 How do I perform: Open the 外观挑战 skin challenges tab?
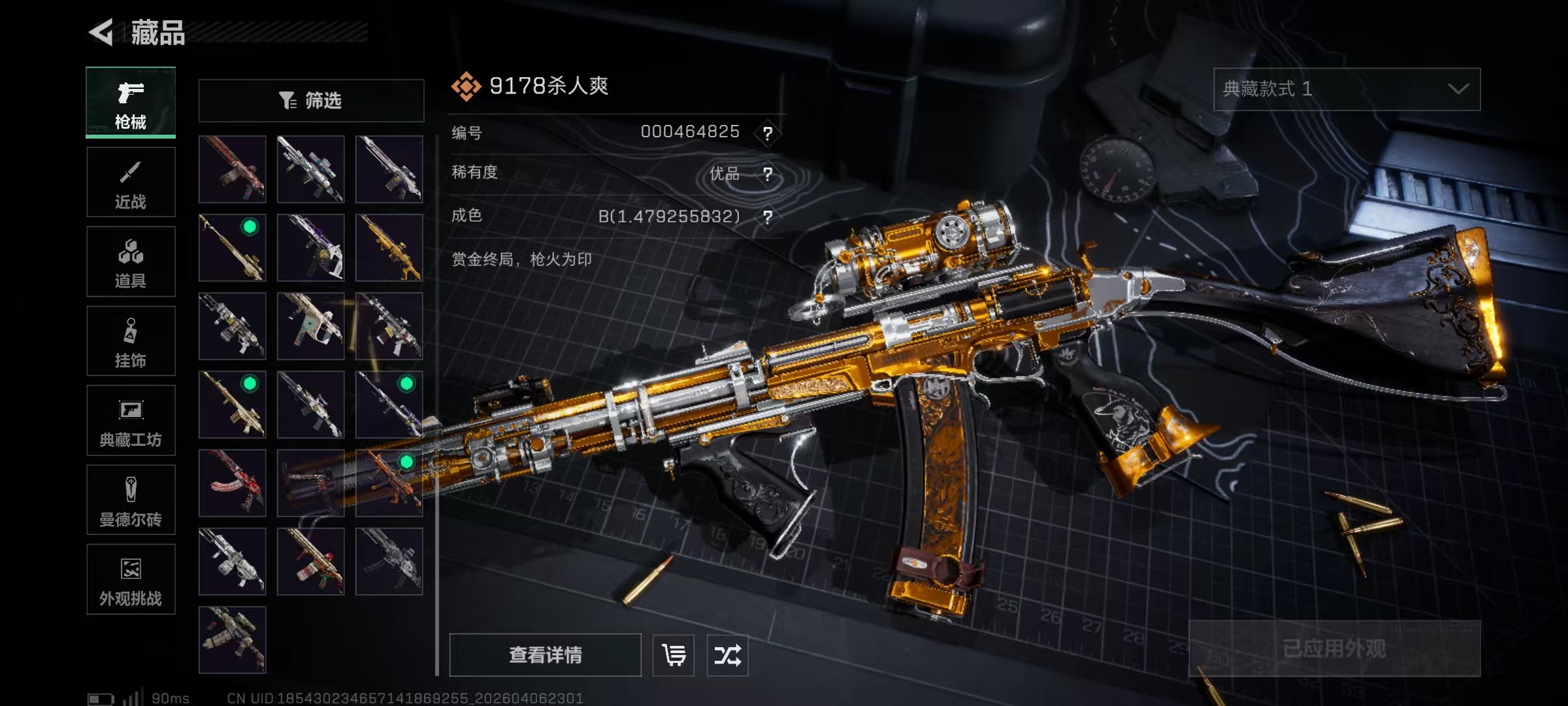[x=131, y=579]
